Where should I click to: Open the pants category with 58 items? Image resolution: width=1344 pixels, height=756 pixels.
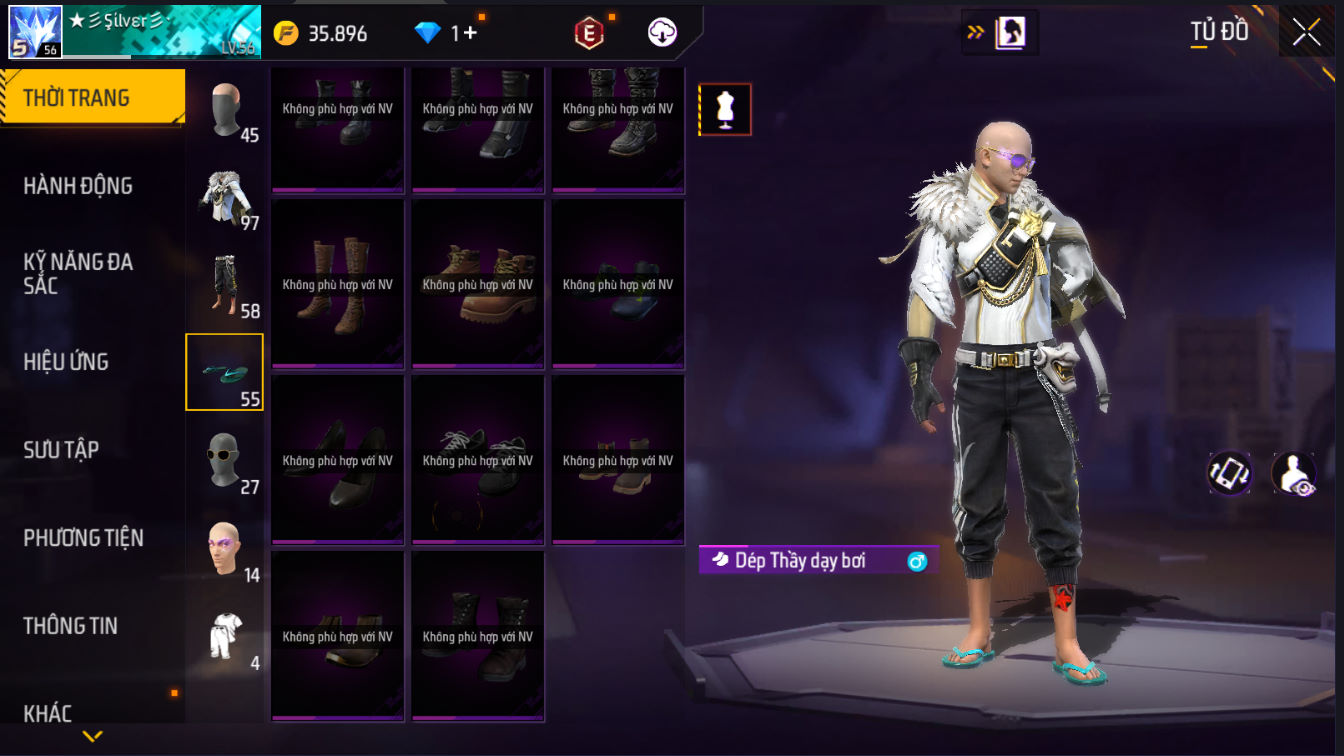pos(226,285)
